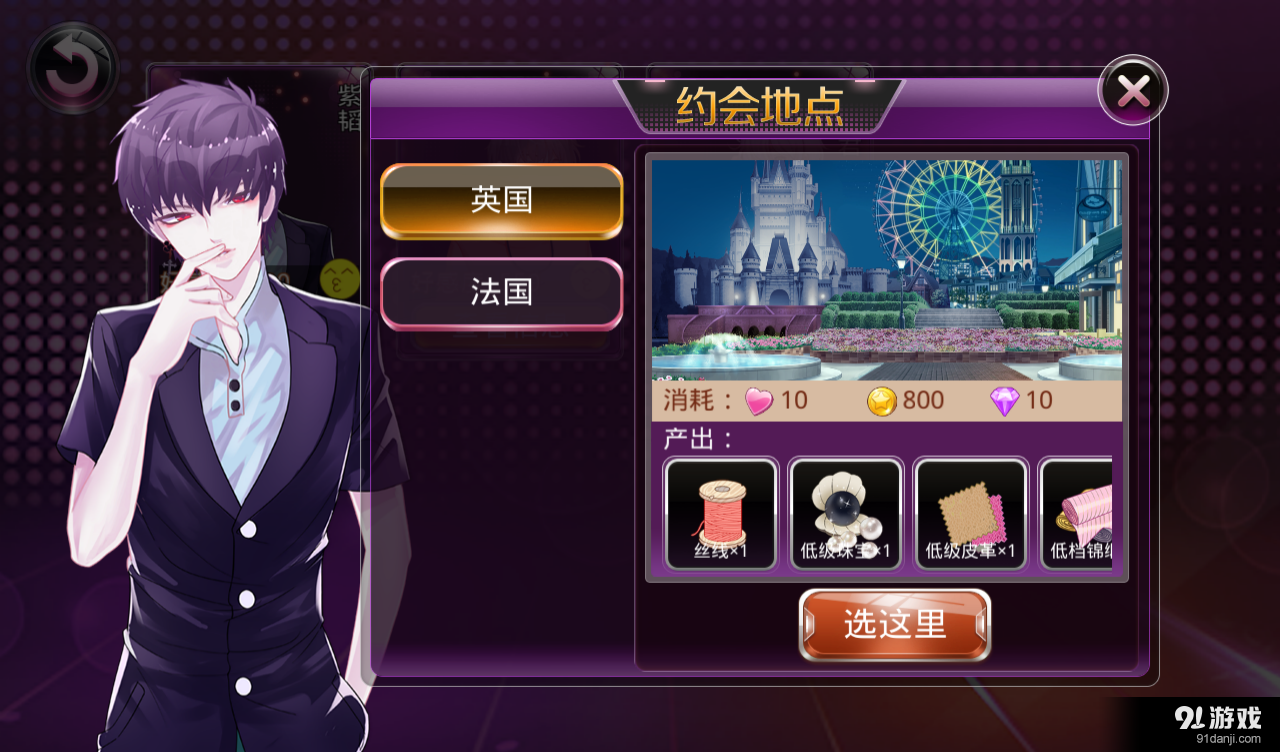The width and height of the screenshot is (1280, 752).
Task: Choose 法国 as the date destination
Action: click(x=501, y=292)
